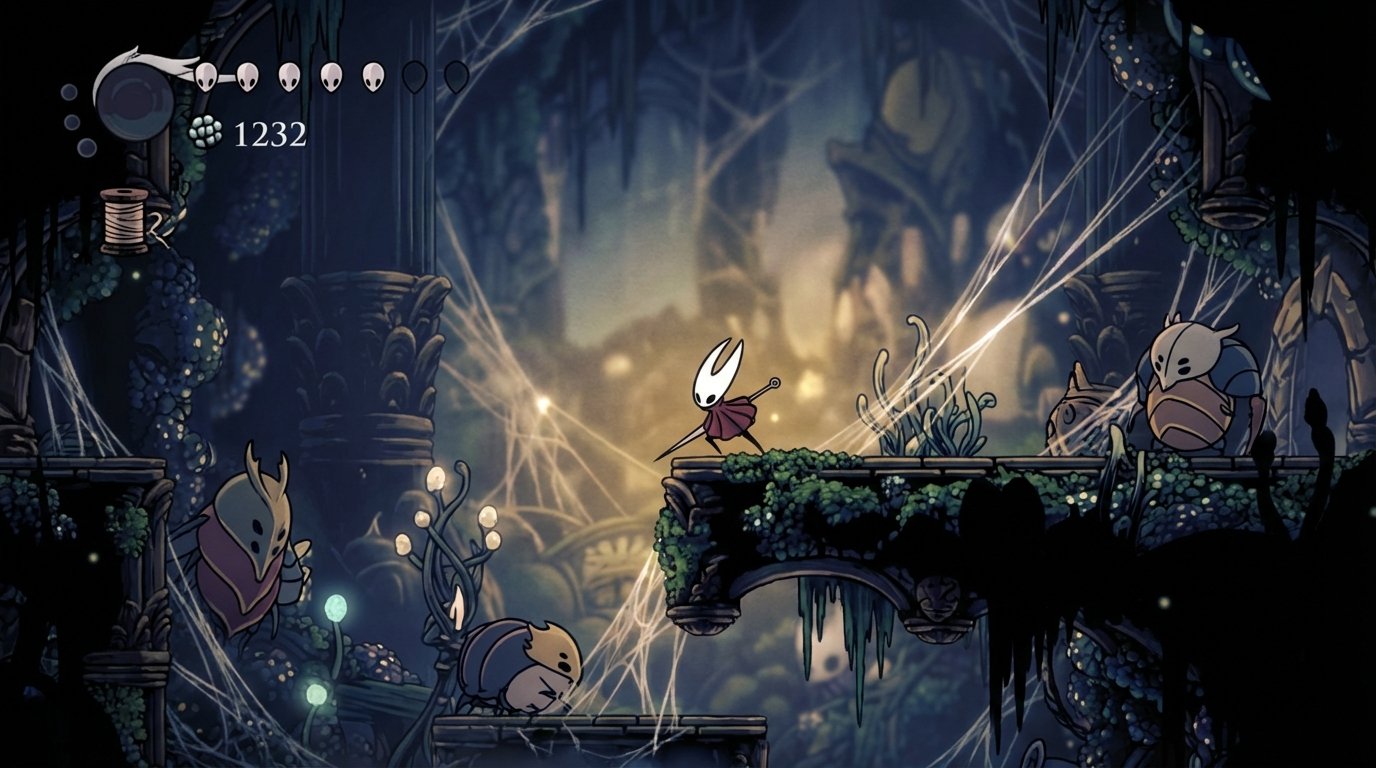Viewport: 1376px width, 768px height.
Task: Toggle the first empty mask slot
Action: (415, 75)
